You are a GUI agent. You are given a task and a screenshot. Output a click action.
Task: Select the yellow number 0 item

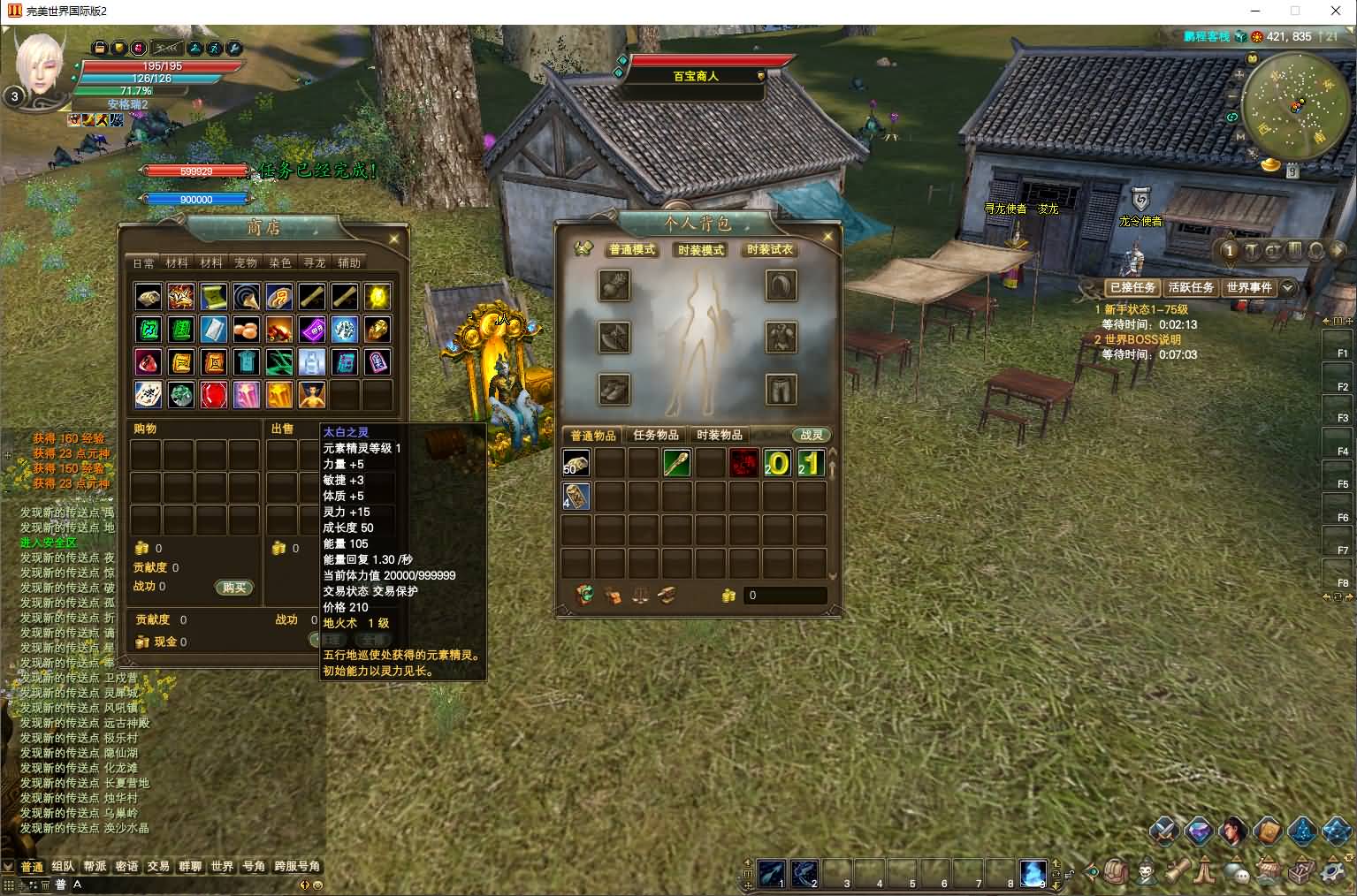pyautogui.click(x=778, y=463)
